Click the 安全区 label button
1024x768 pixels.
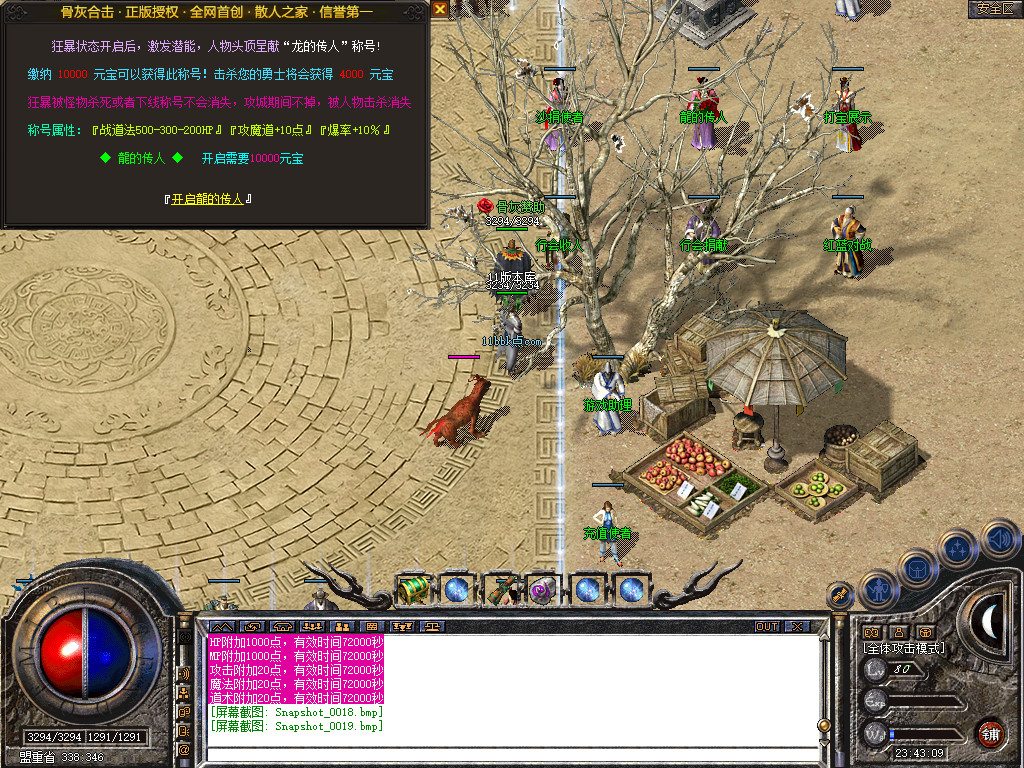[x=995, y=8]
